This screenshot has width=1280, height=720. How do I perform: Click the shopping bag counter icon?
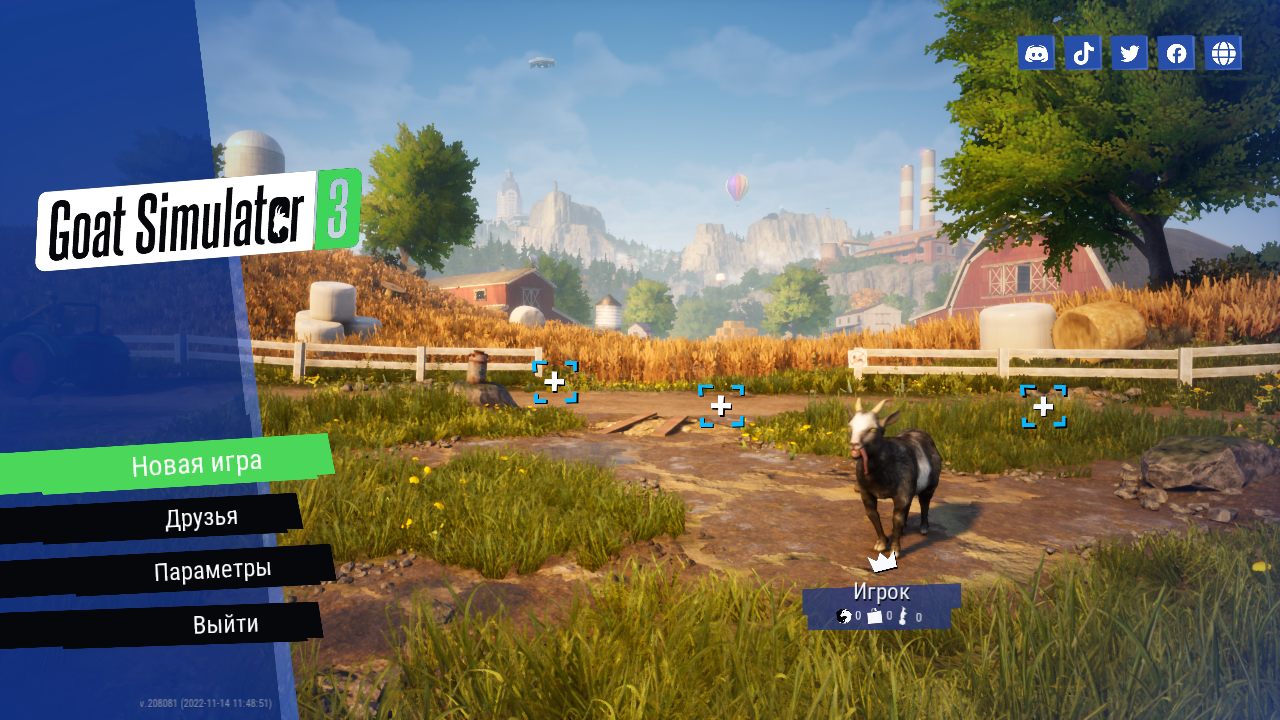(875, 616)
